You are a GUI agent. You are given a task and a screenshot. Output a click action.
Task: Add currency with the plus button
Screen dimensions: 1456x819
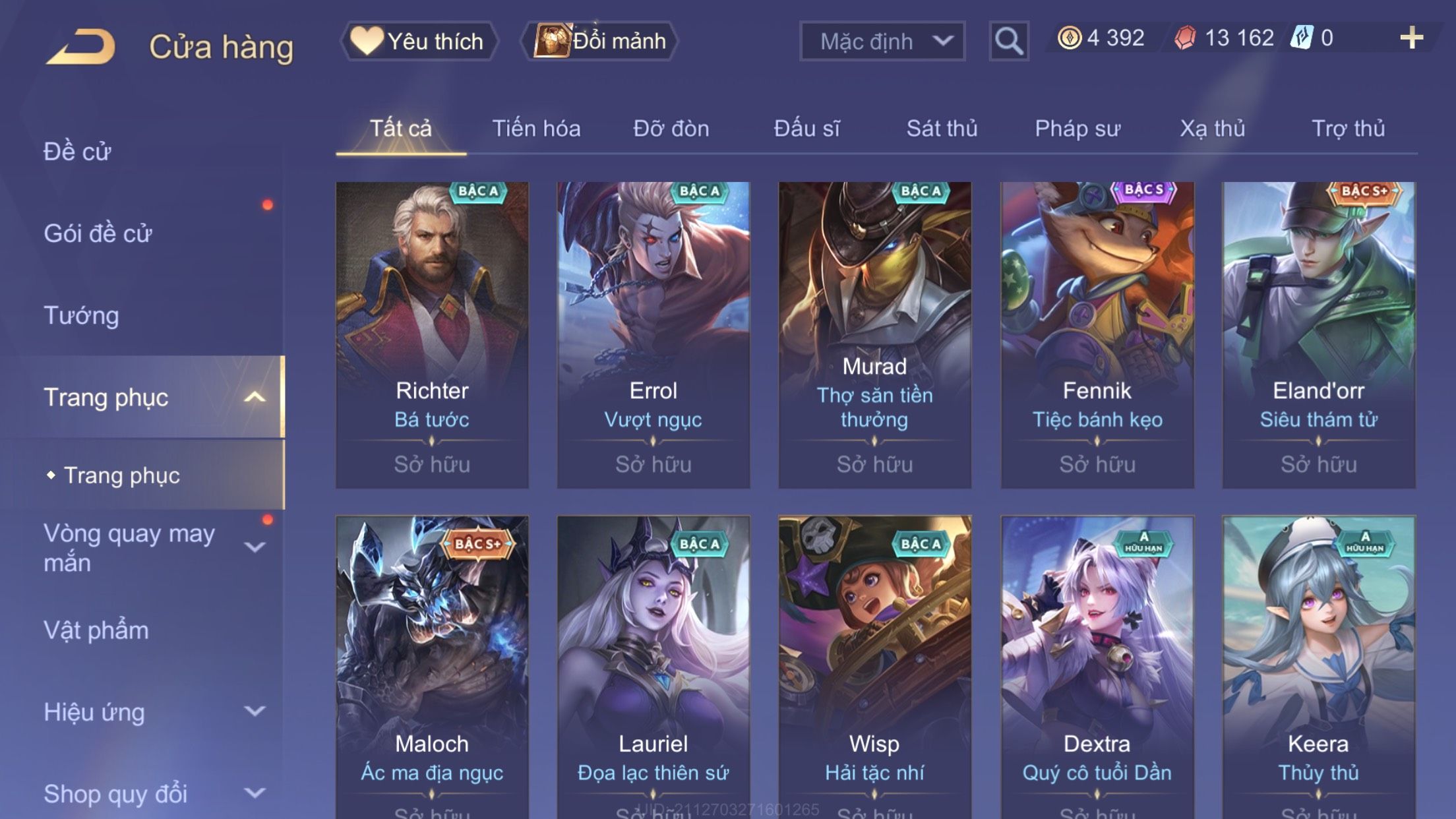tap(1411, 38)
